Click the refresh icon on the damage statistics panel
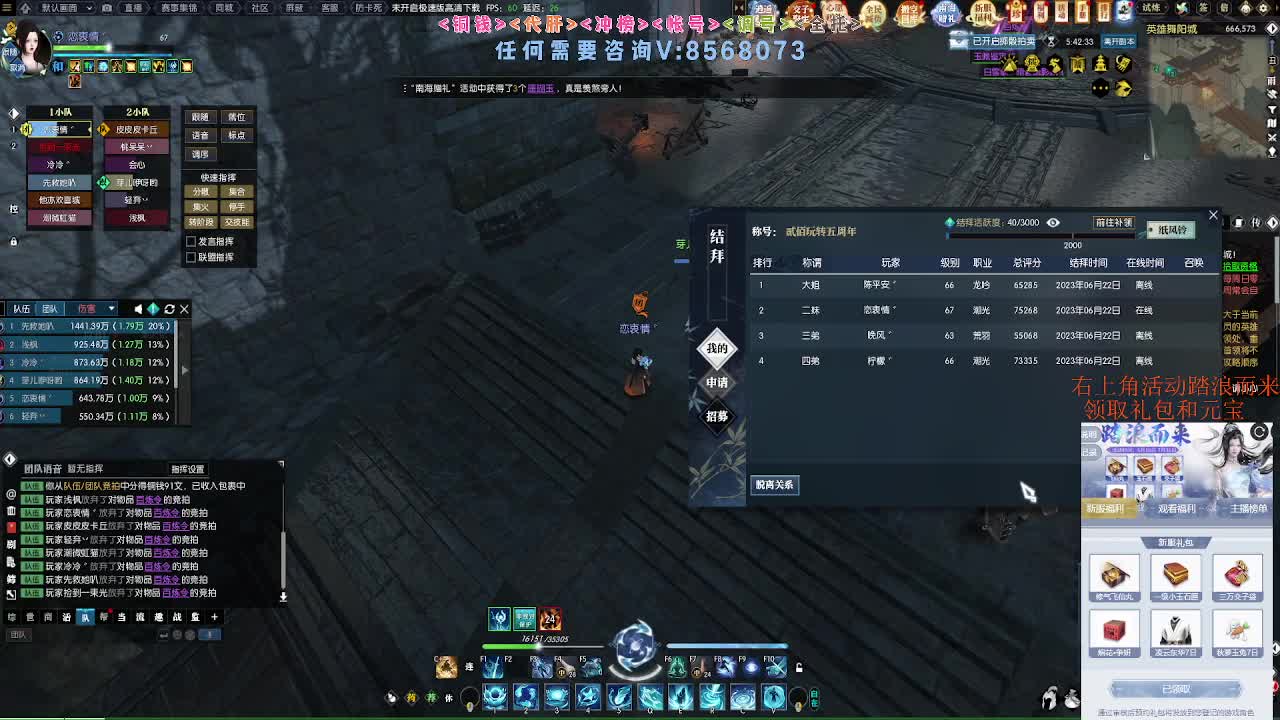This screenshot has height=720, width=1280. (168, 309)
